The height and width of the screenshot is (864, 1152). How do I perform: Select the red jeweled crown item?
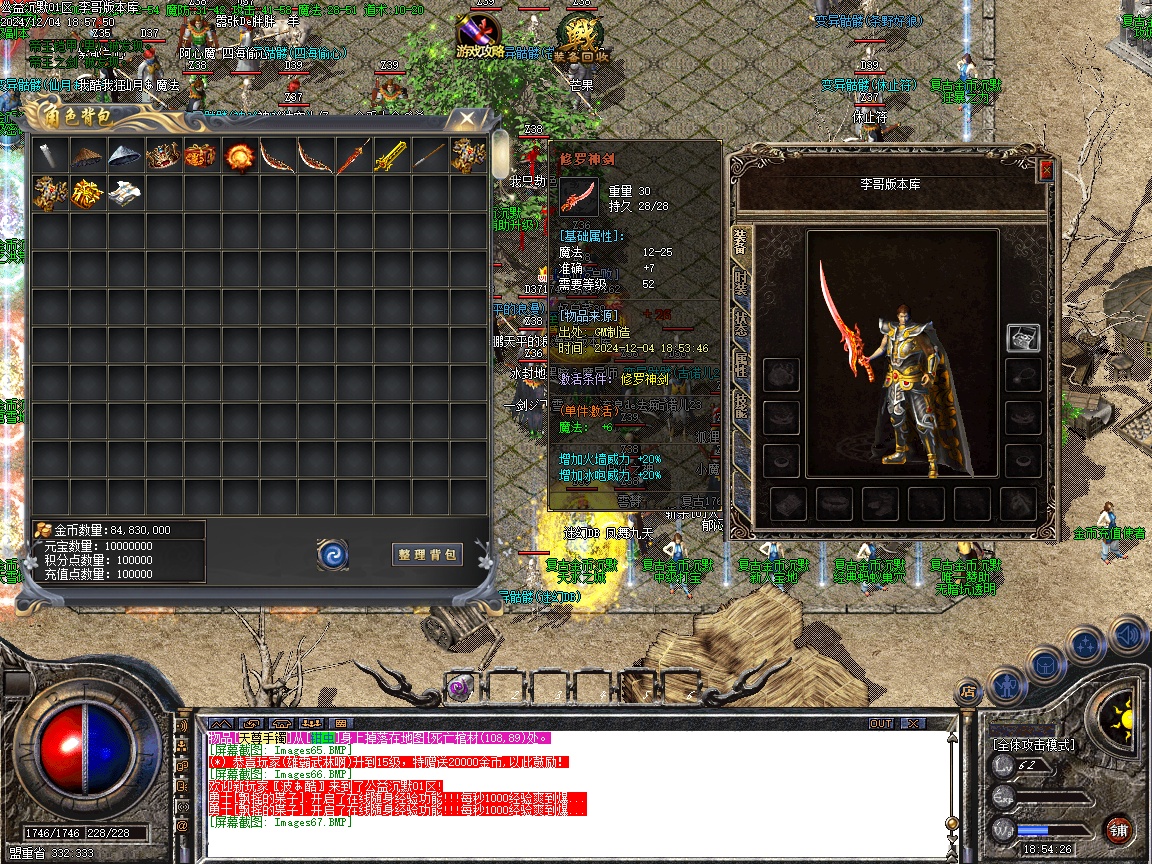(163, 157)
